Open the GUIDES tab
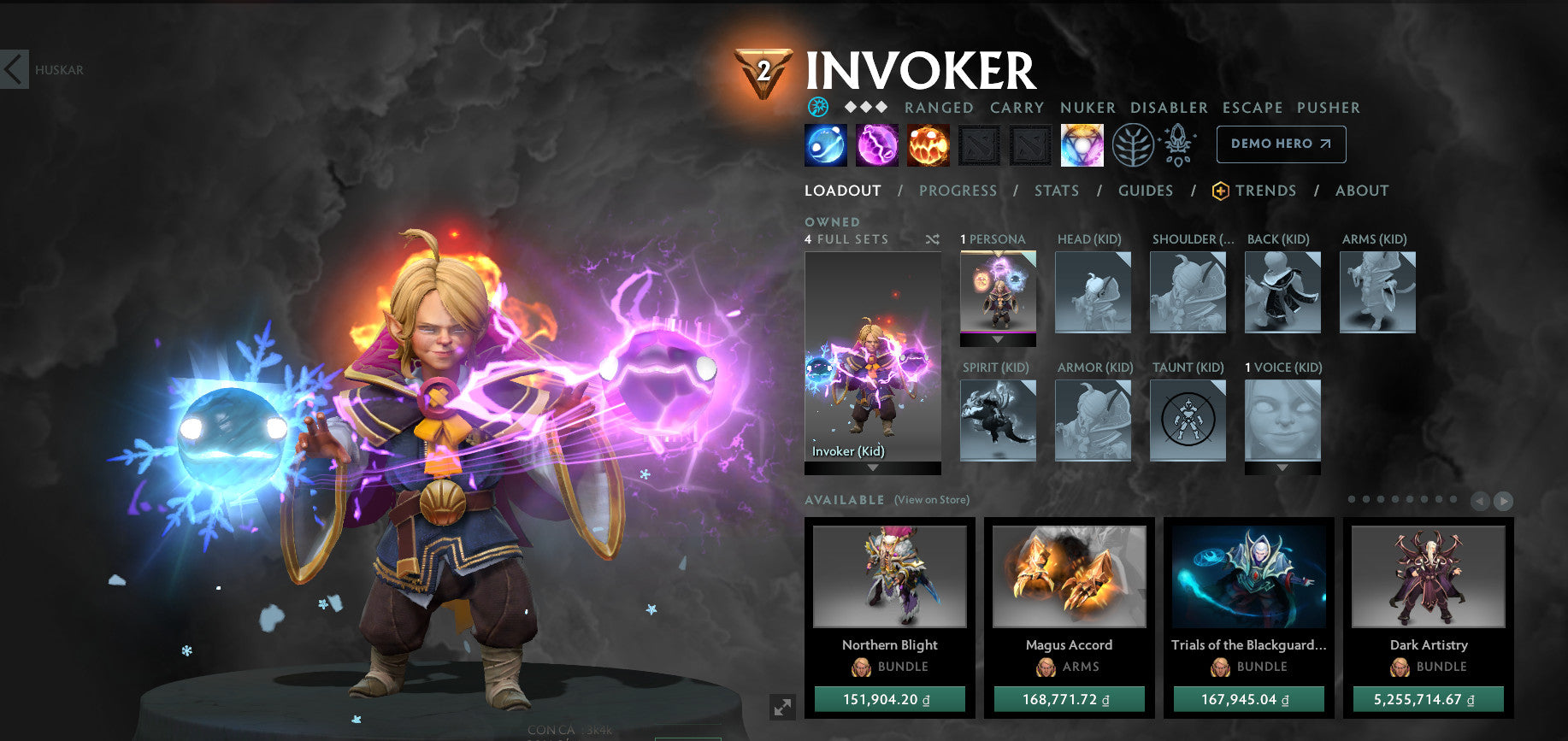 tap(1146, 191)
